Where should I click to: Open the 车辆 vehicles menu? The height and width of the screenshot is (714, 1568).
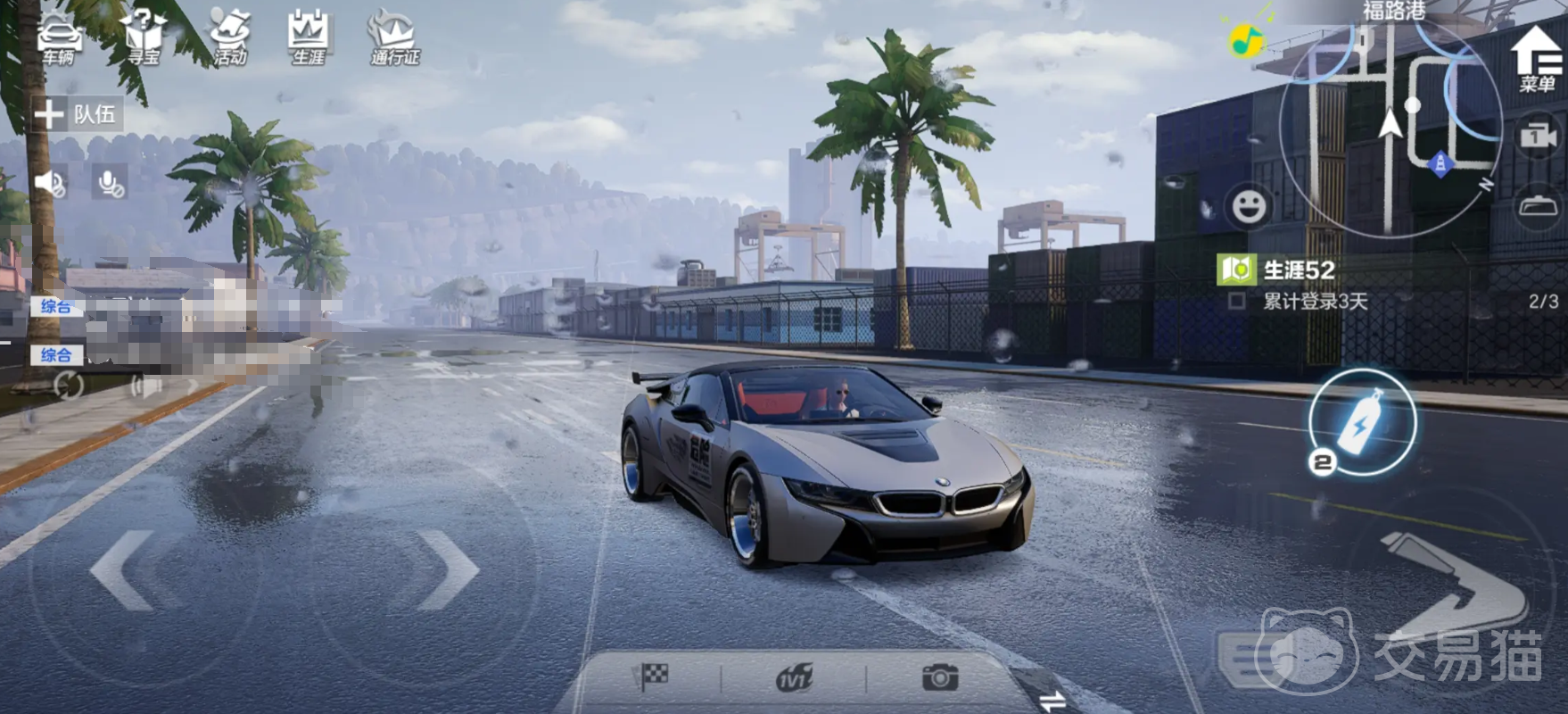59,39
